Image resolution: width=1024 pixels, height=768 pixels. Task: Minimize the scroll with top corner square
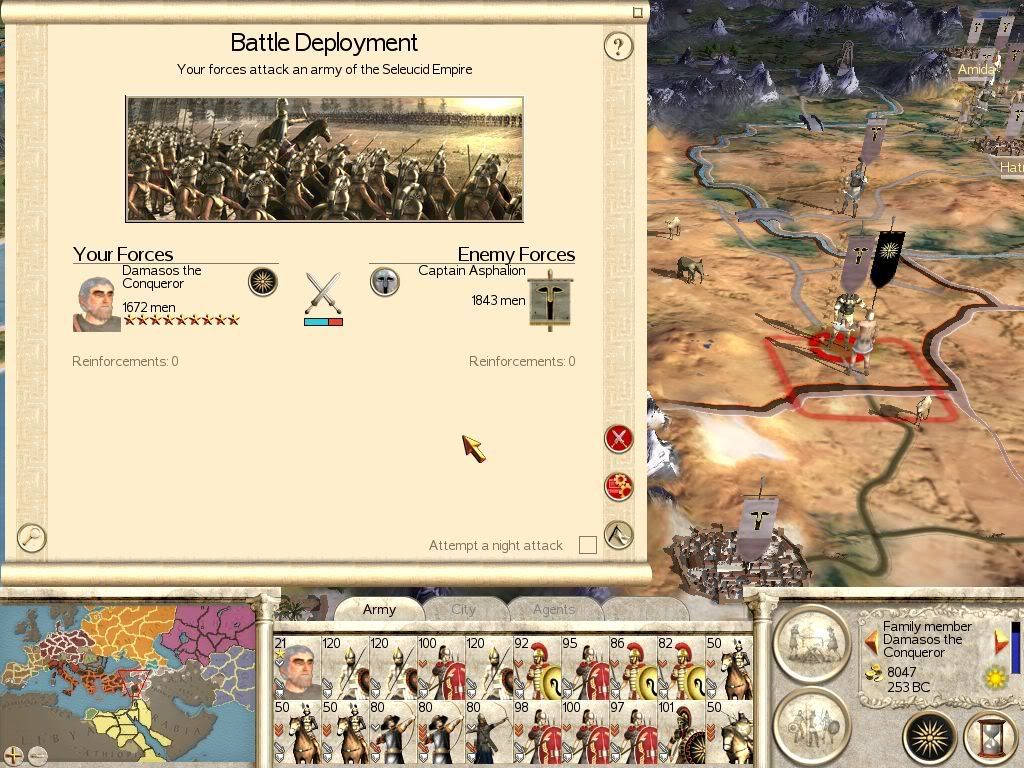tap(638, 13)
